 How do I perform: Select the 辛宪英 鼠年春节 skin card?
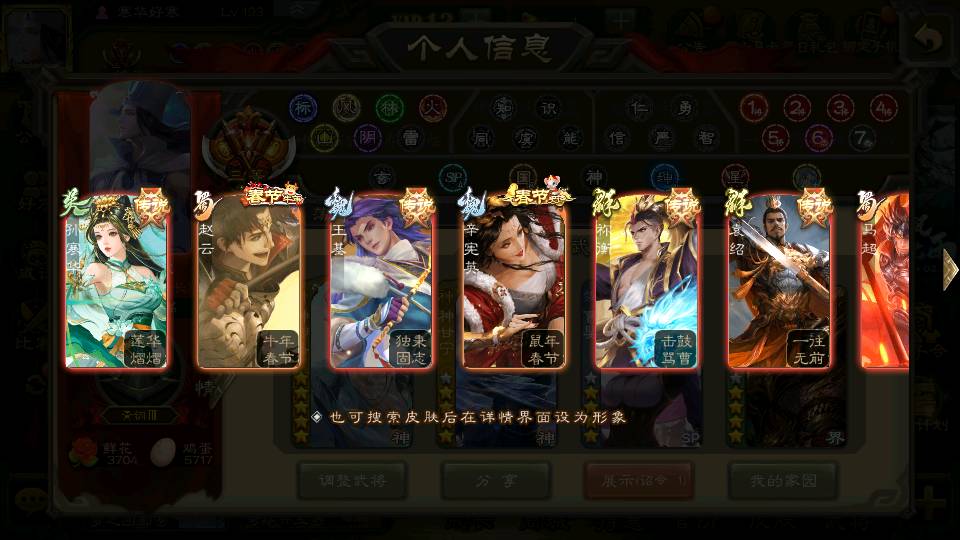513,282
